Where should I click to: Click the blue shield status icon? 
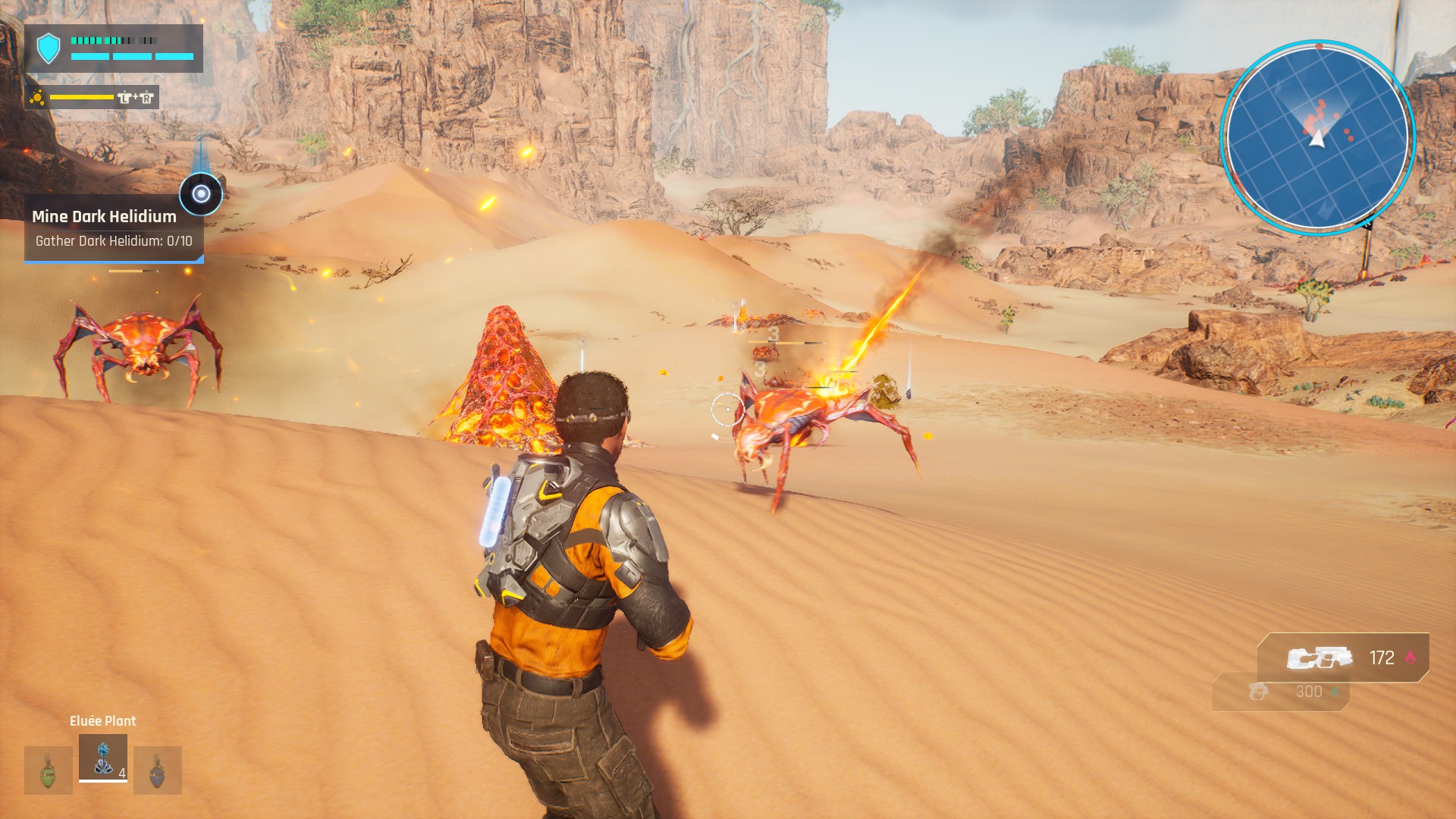click(x=49, y=49)
